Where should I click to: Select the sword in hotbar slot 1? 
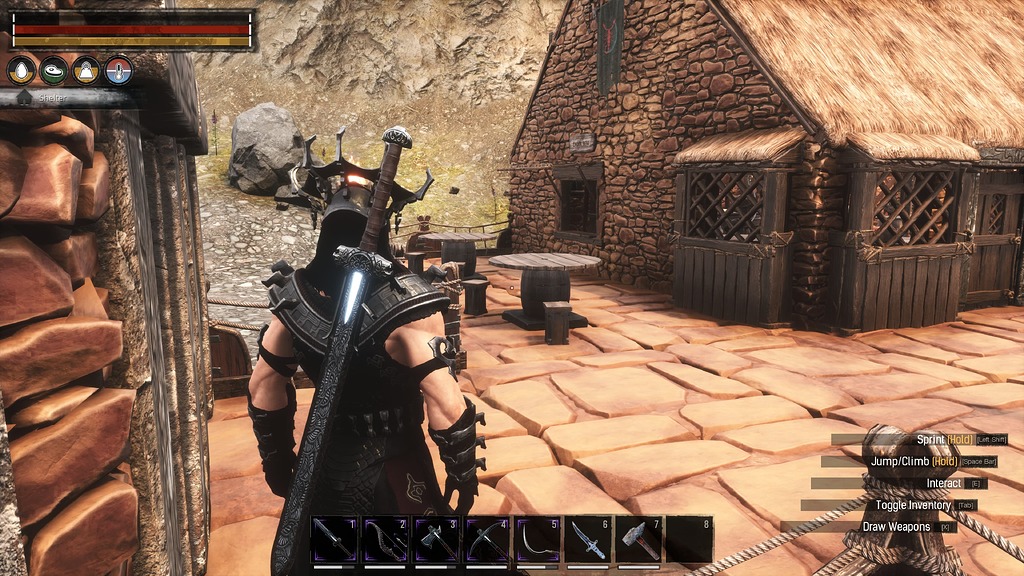tap(335, 540)
